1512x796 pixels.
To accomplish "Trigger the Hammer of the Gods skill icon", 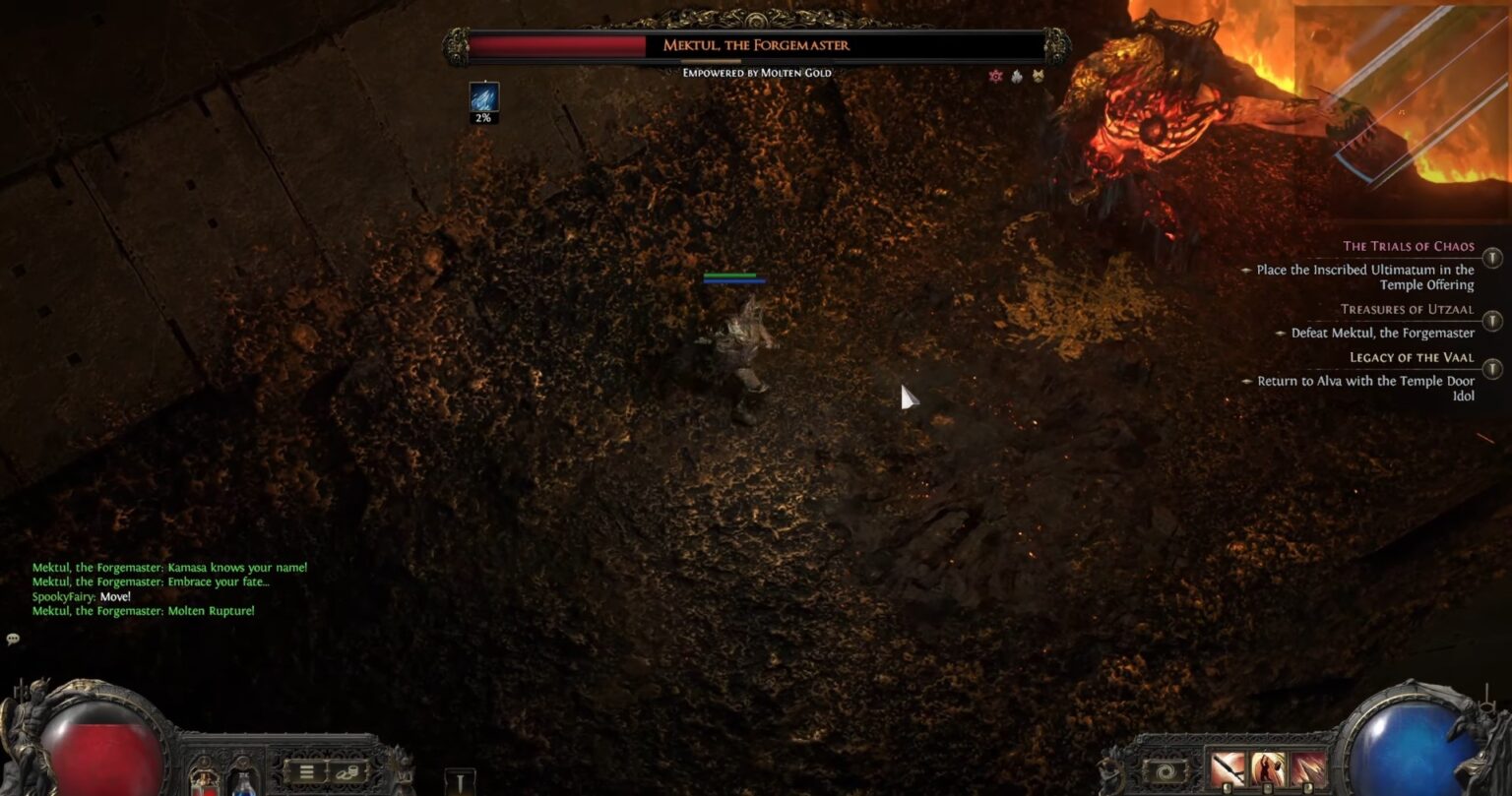I will click(x=1267, y=767).
